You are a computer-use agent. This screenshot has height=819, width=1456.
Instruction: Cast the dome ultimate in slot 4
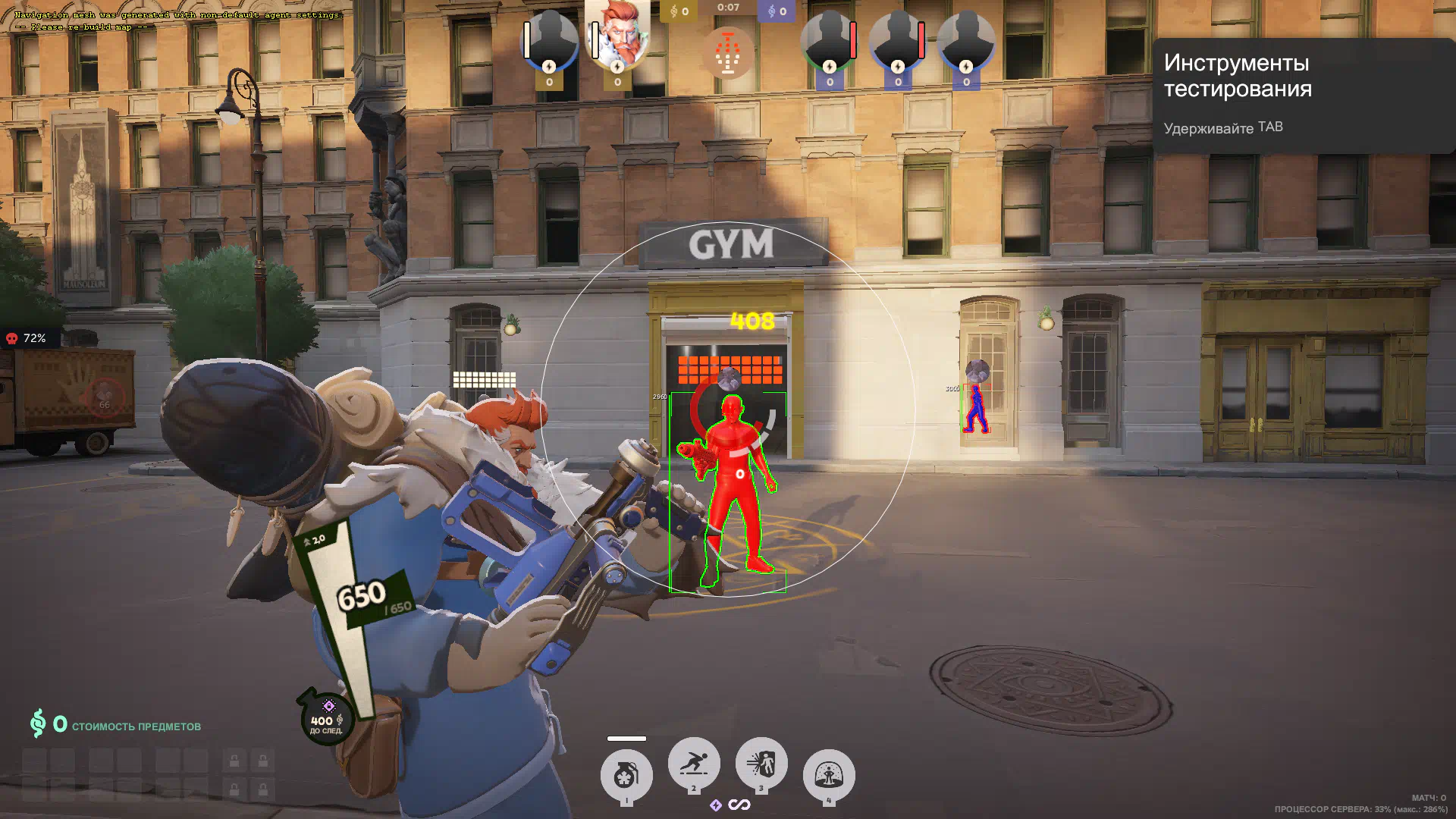(x=828, y=775)
